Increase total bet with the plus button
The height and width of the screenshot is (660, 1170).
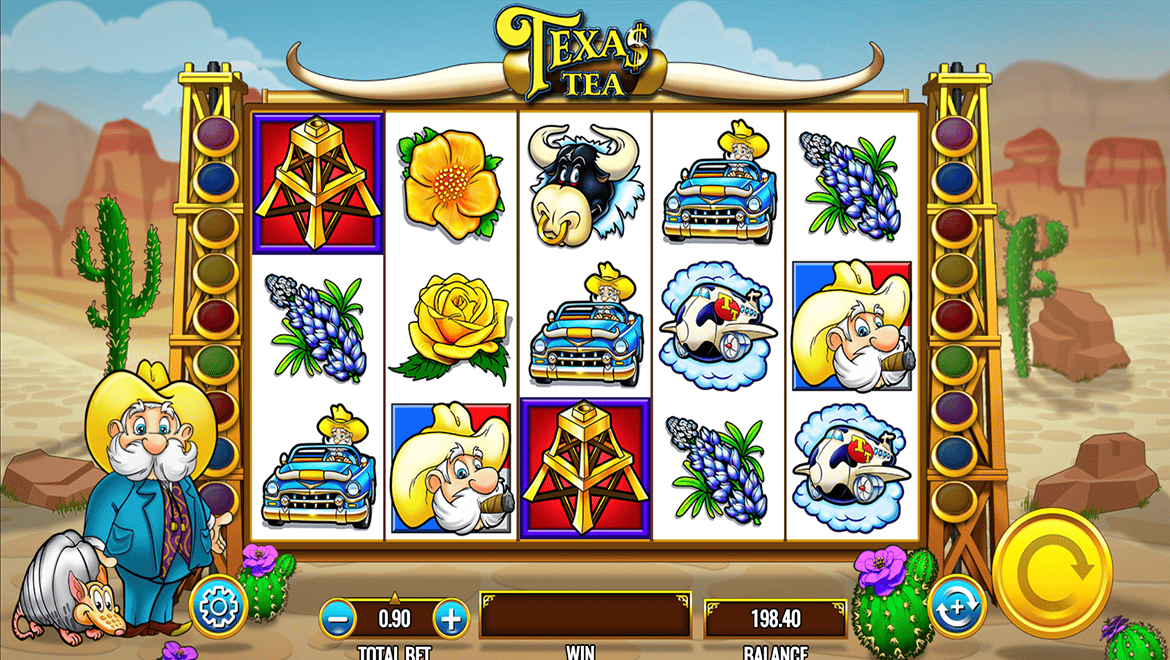pos(451,618)
